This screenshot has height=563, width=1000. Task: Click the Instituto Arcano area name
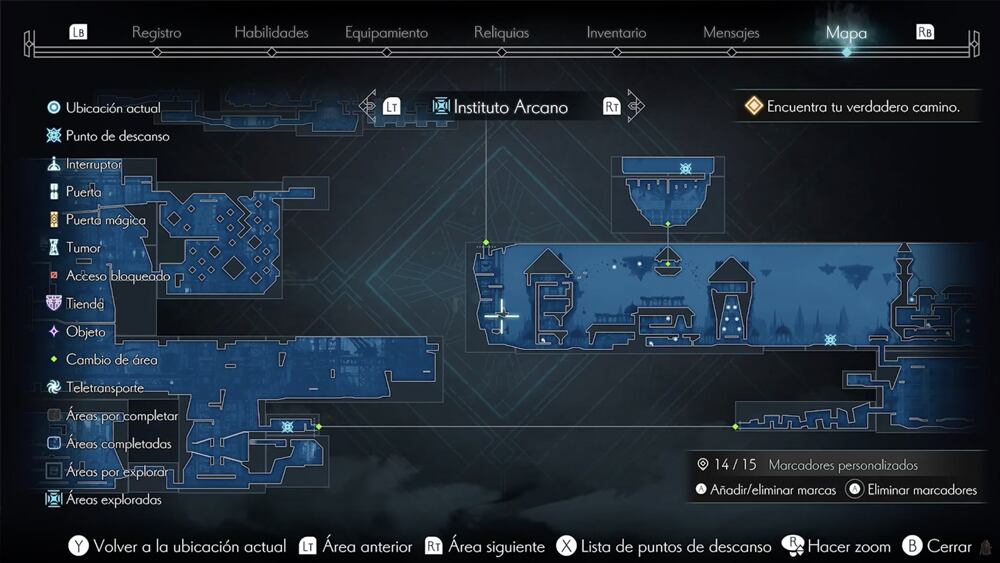point(510,107)
